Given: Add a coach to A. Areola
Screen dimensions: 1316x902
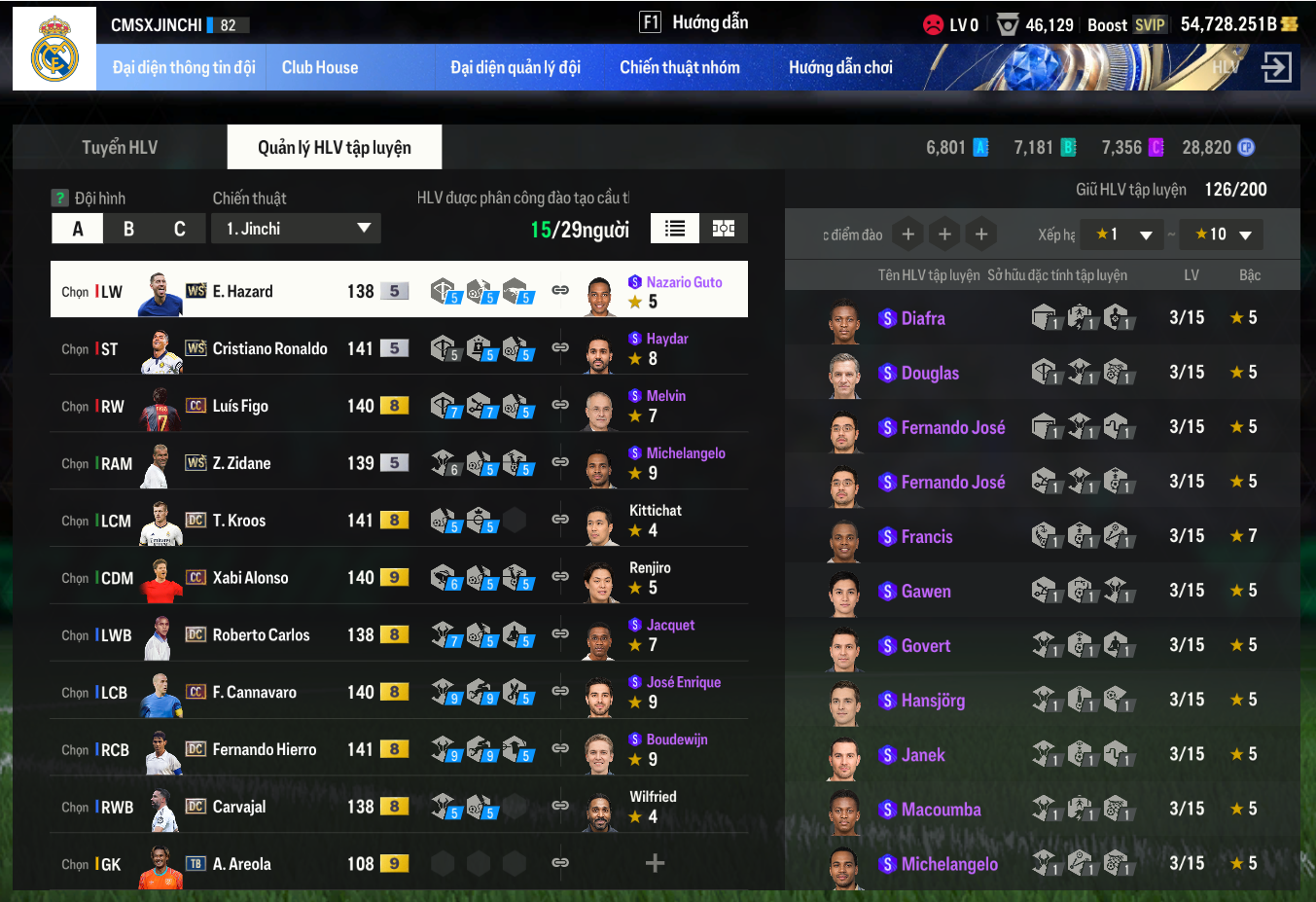Looking at the screenshot, I should click(x=655, y=863).
